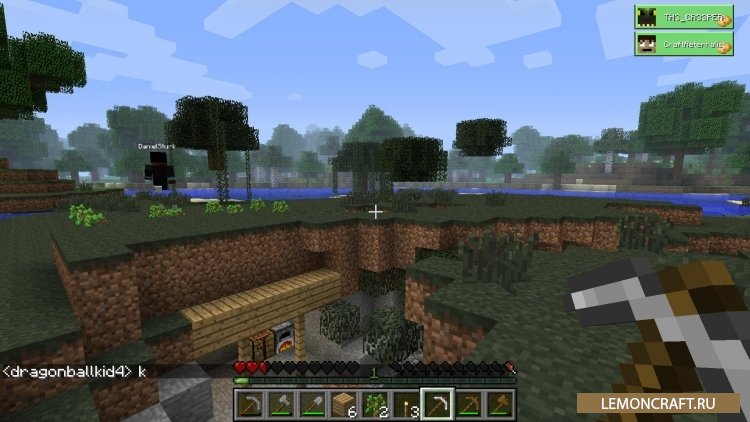This screenshot has width=750, height=422.
Task: Choose the sapling slot in the hotbar
Action: pyautogui.click(x=375, y=402)
